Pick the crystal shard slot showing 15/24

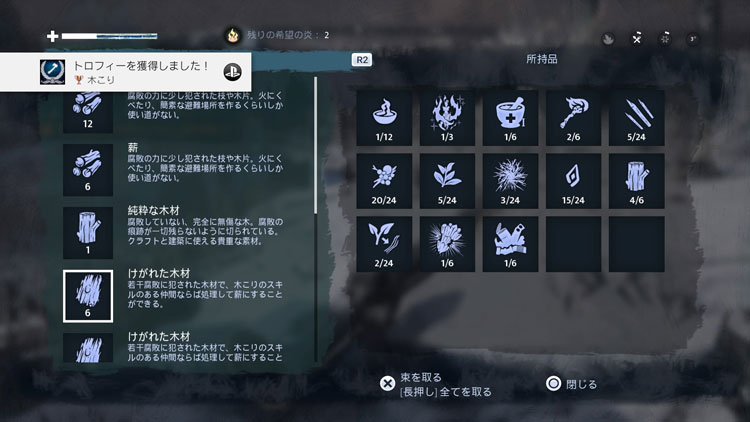pyautogui.click(x=573, y=180)
